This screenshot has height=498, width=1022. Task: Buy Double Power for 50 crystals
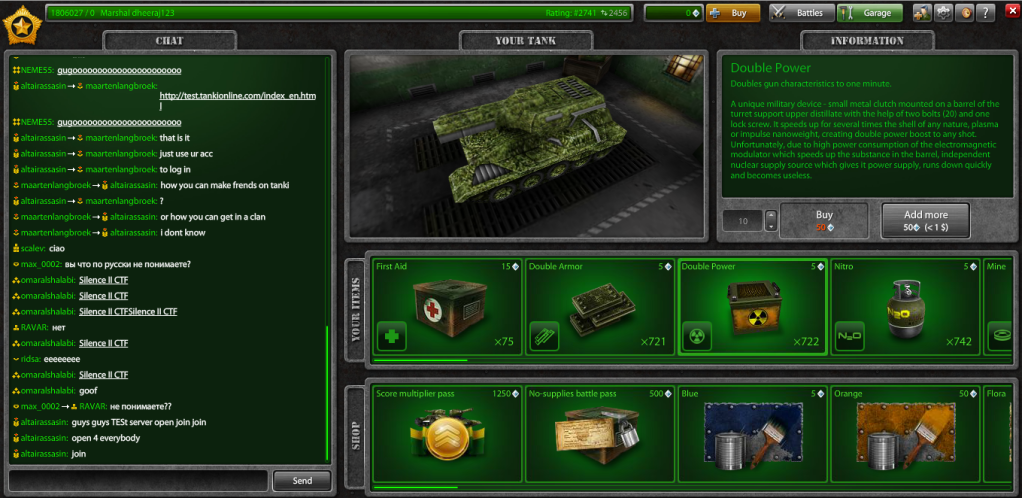click(824, 220)
